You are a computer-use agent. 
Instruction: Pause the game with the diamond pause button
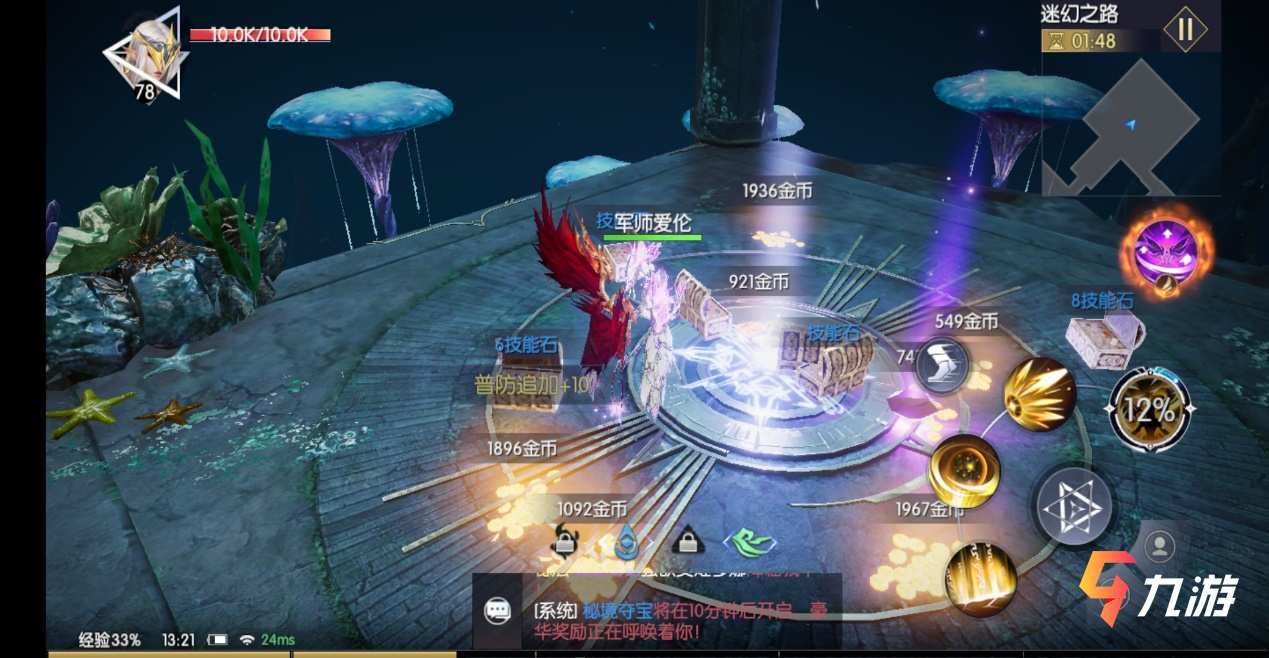(x=1185, y=28)
